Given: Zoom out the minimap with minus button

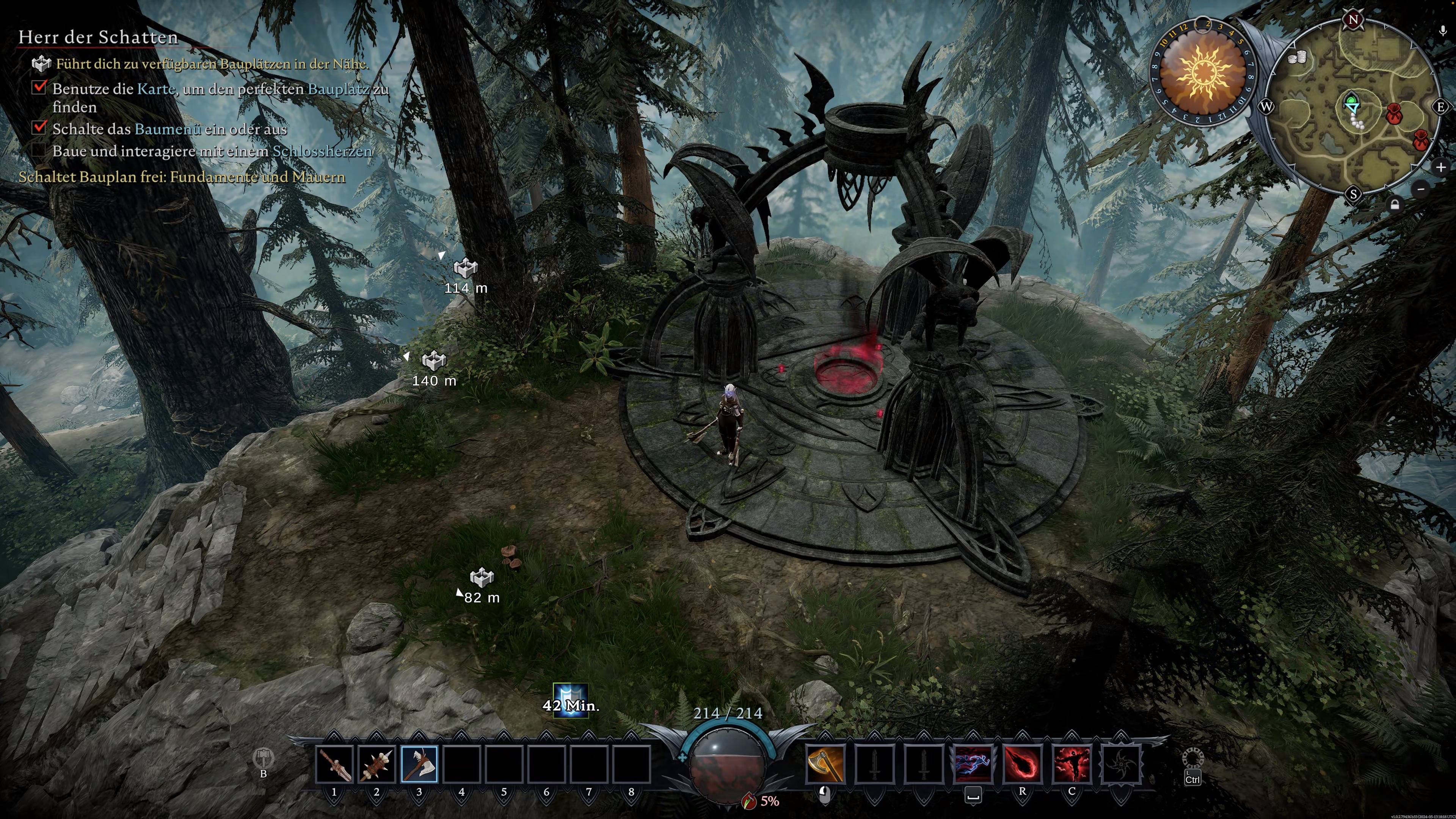Looking at the screenshot, I should (1421, 189).
